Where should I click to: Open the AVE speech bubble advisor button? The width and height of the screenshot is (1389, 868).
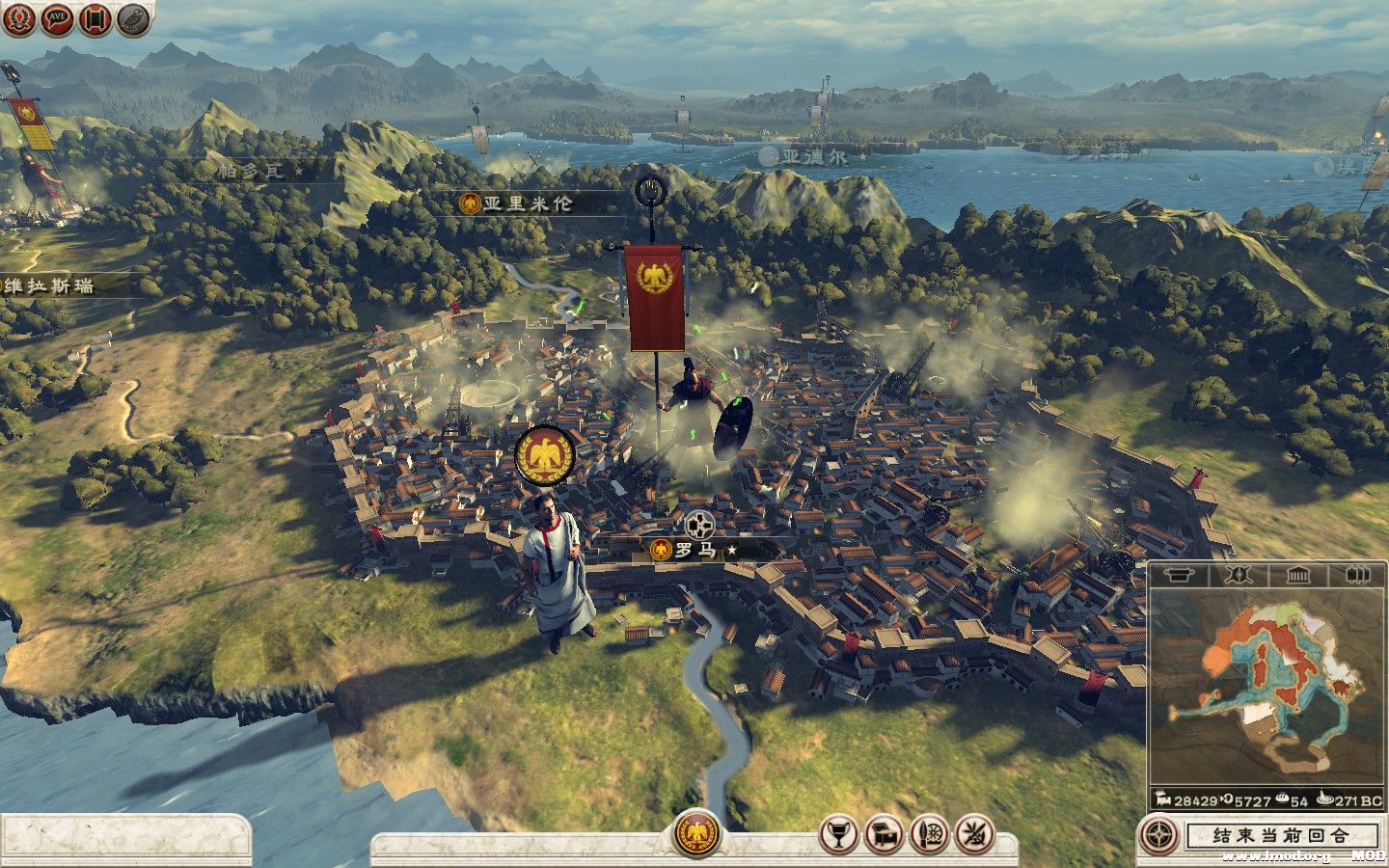(x=58, y=19)
